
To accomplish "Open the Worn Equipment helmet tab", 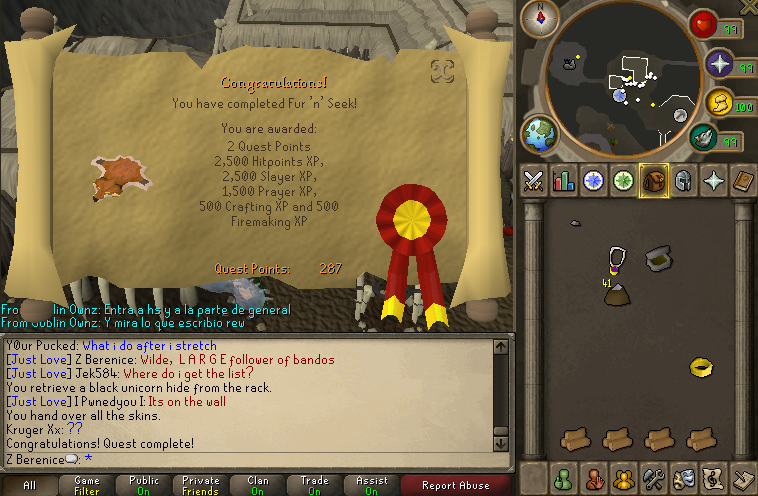I will pyautogui.click(x=684, y=181).
